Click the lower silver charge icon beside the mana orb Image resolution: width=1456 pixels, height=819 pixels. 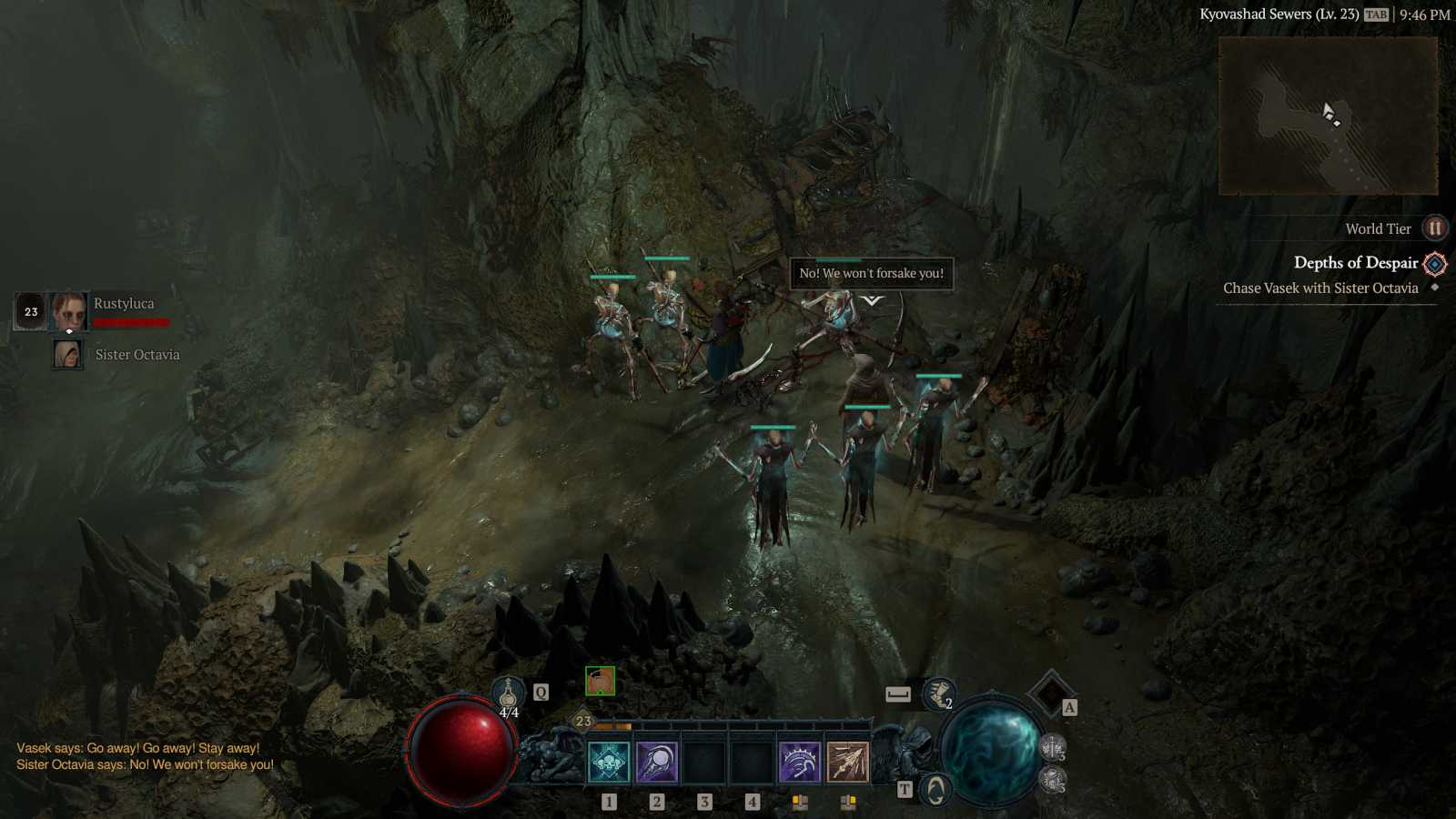(1054, 780)
